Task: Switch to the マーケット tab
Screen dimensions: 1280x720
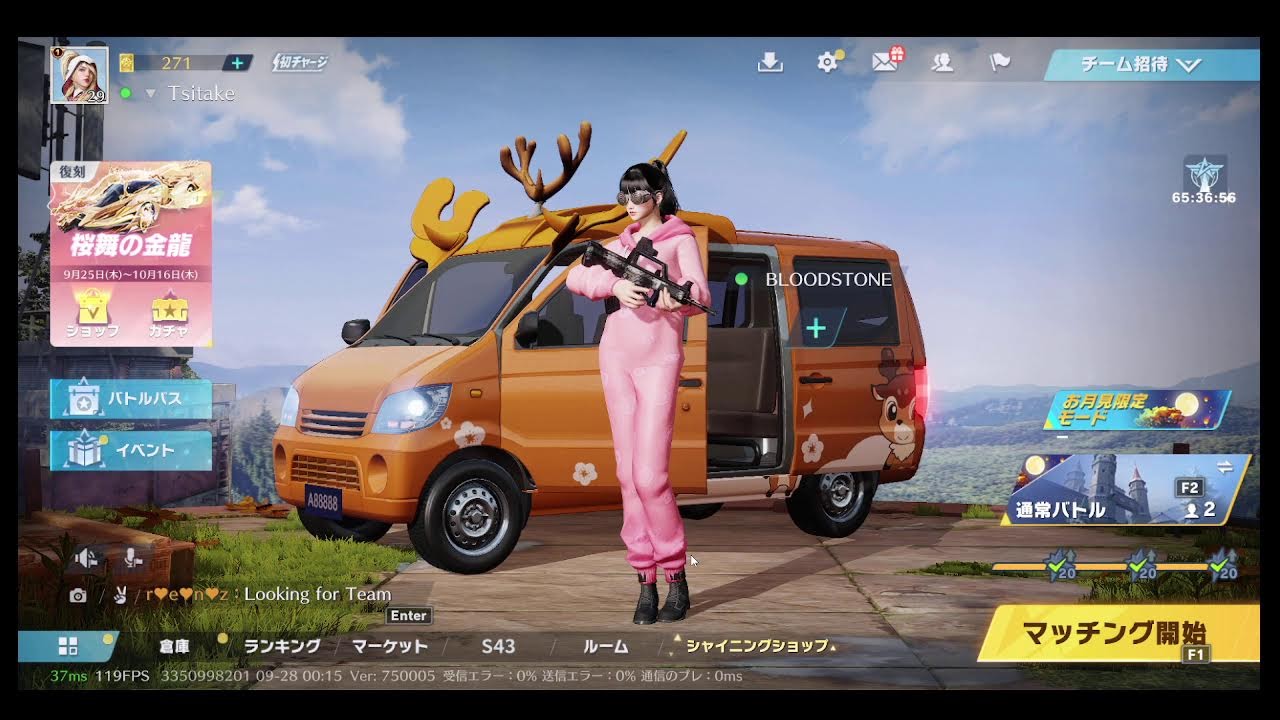Action: tap(390, 646)
